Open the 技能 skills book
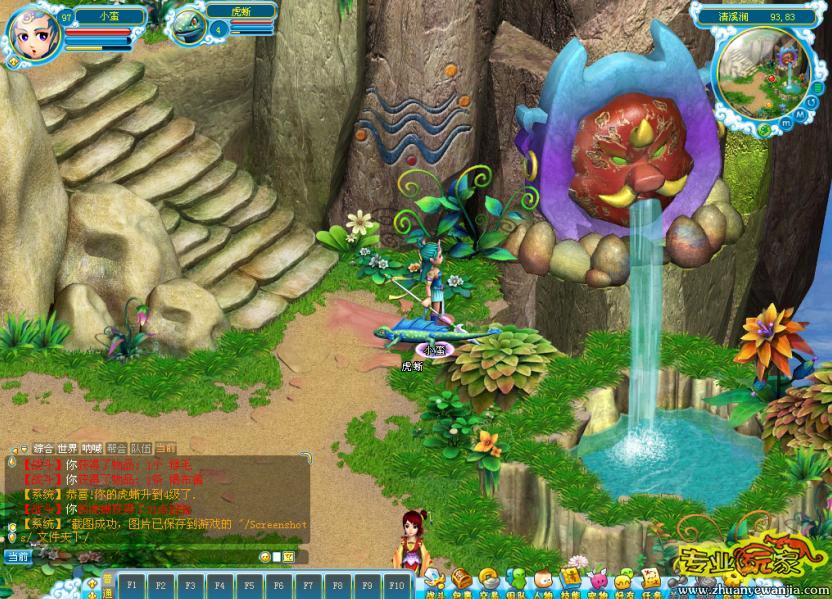Screen dimensions: 832x599 point(570,579)
